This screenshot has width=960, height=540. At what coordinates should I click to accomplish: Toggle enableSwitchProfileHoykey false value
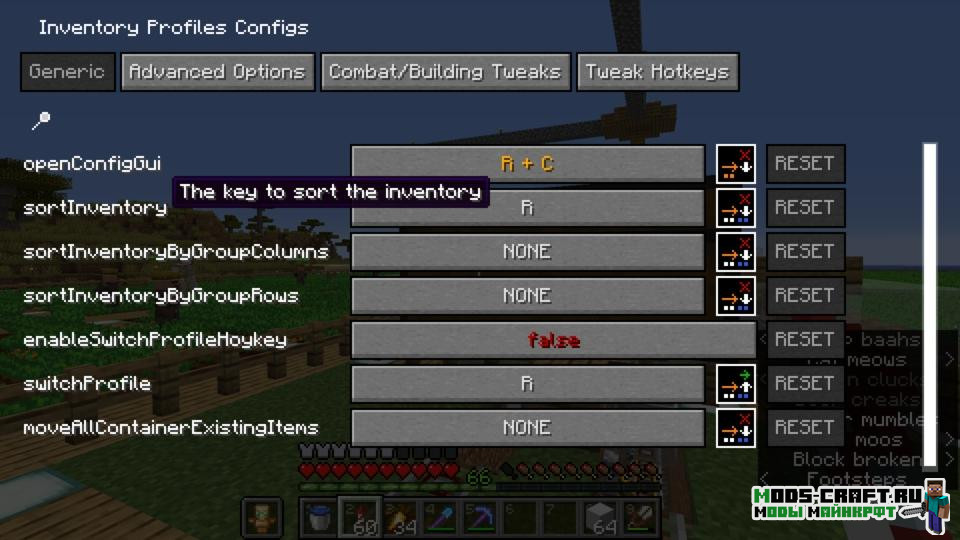pos(553,340)
